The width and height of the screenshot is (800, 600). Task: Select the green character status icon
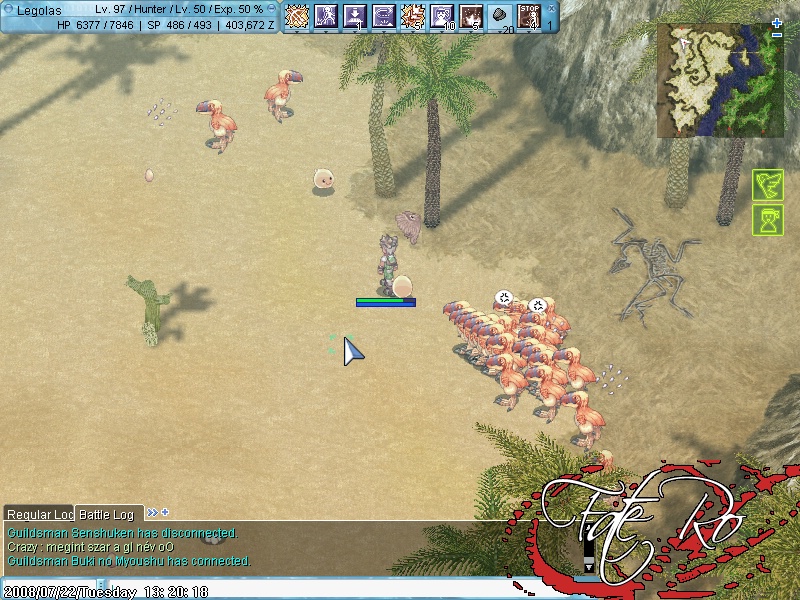pos(767,220)
